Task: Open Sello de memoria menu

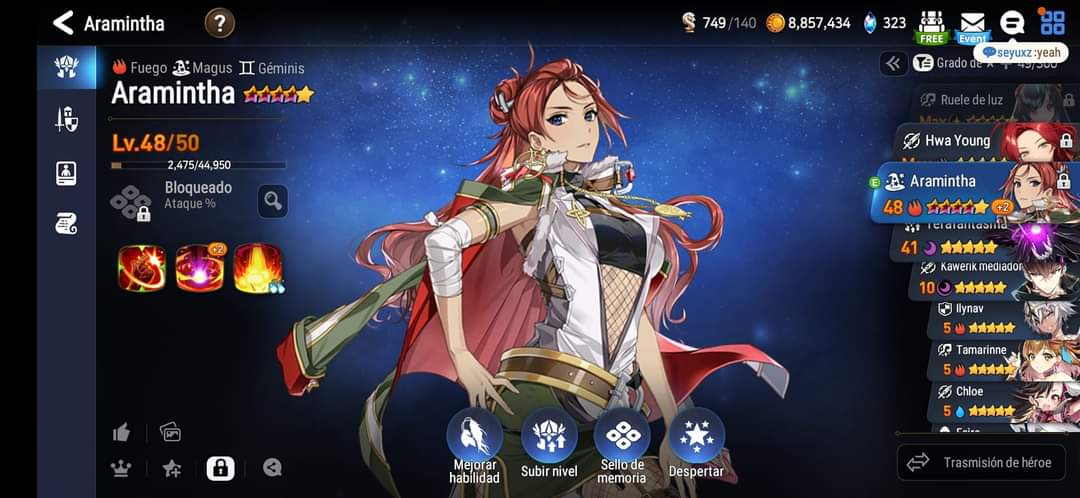Action: pyautogui.click(x=622, y=440)
